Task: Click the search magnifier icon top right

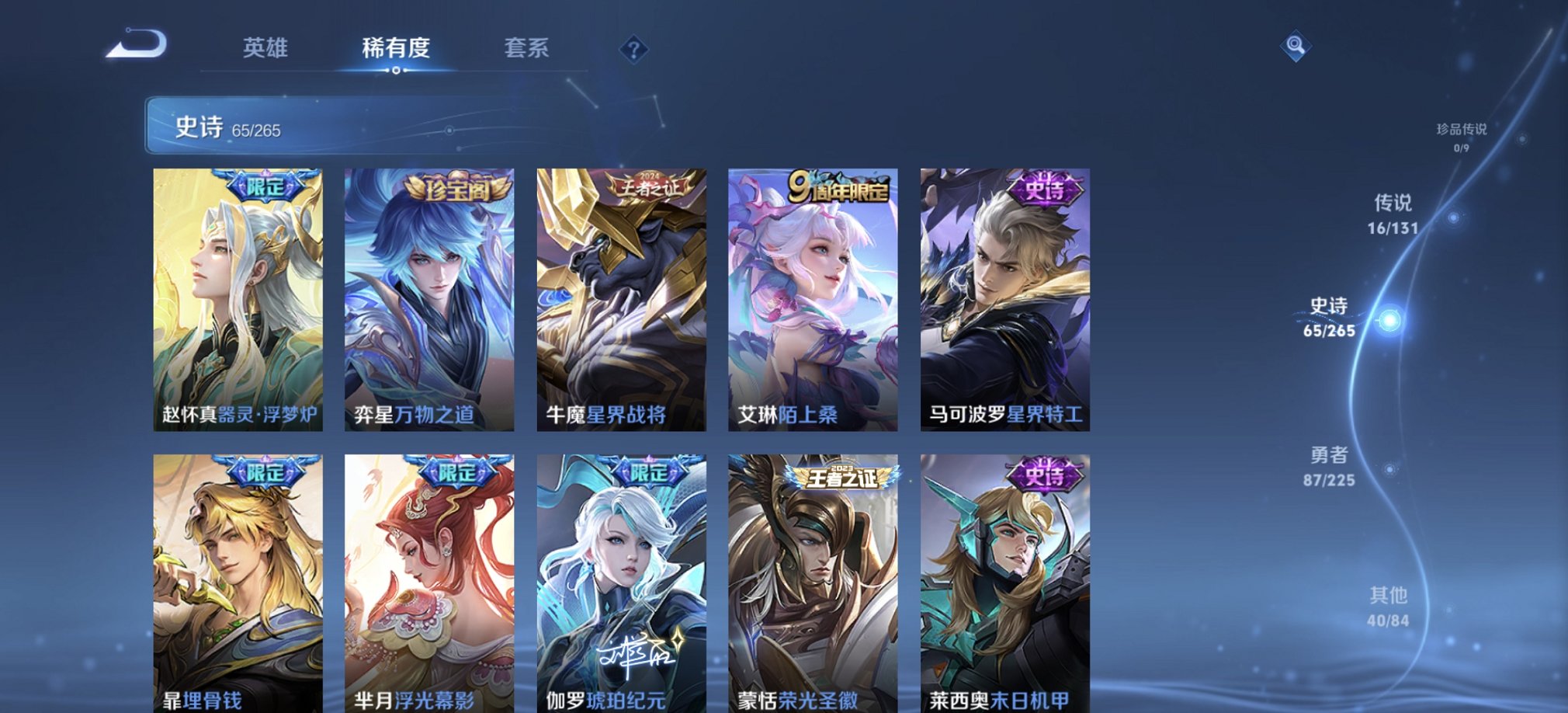Action: (x=1293, y=47)
